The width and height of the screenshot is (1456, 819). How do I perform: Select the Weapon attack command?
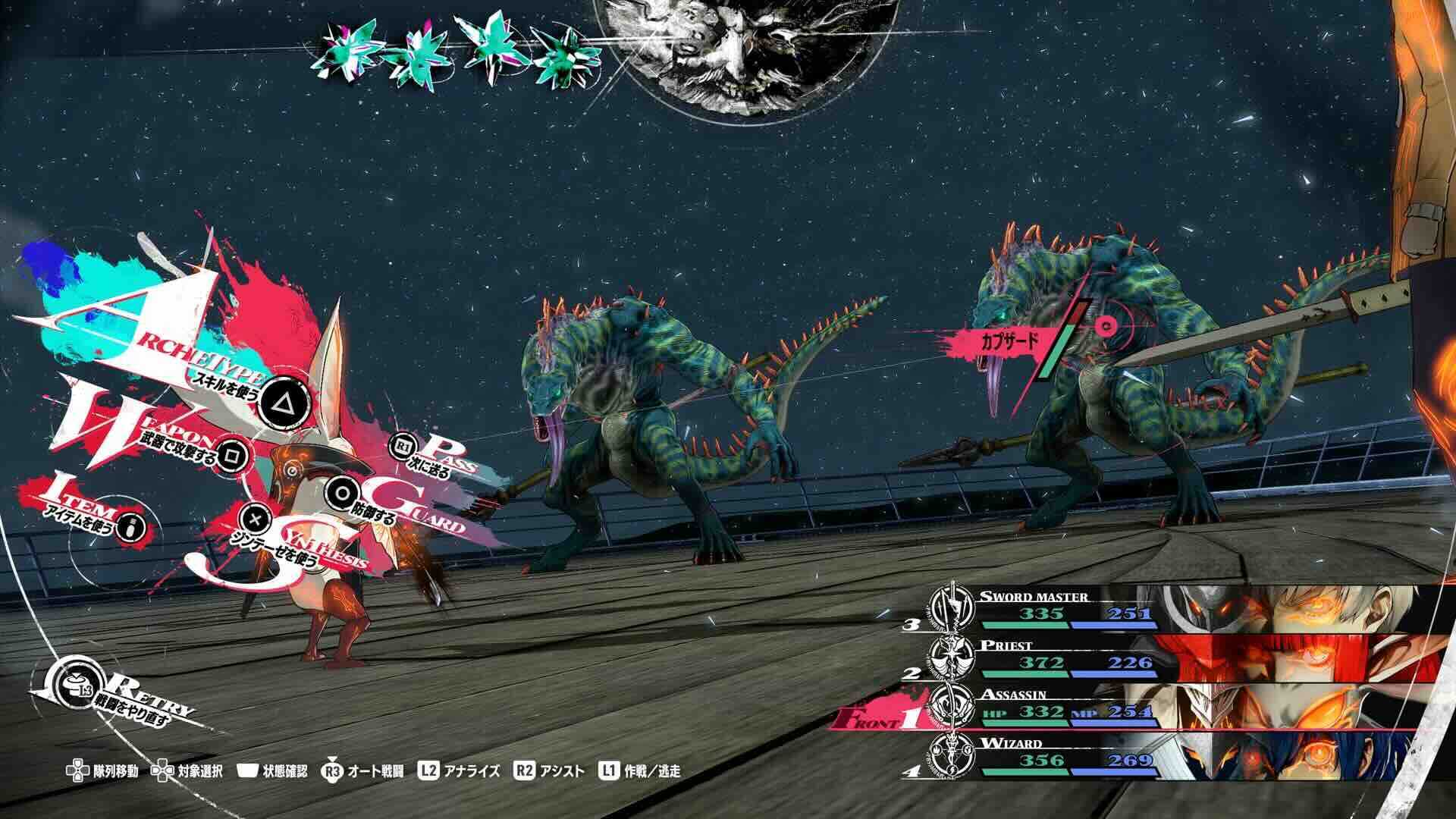pyautogui.click(x=227, y=453)
